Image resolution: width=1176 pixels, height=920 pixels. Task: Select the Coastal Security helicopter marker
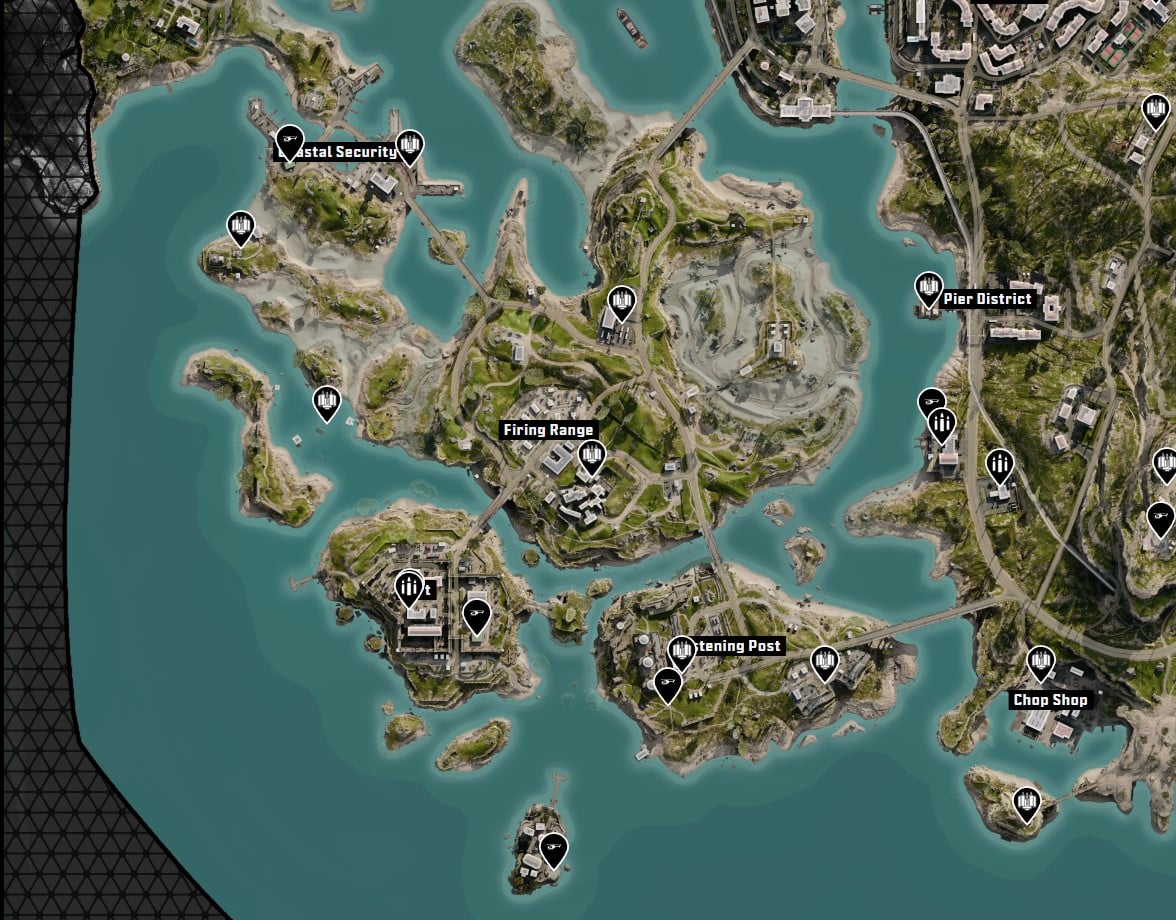[289, 140]
